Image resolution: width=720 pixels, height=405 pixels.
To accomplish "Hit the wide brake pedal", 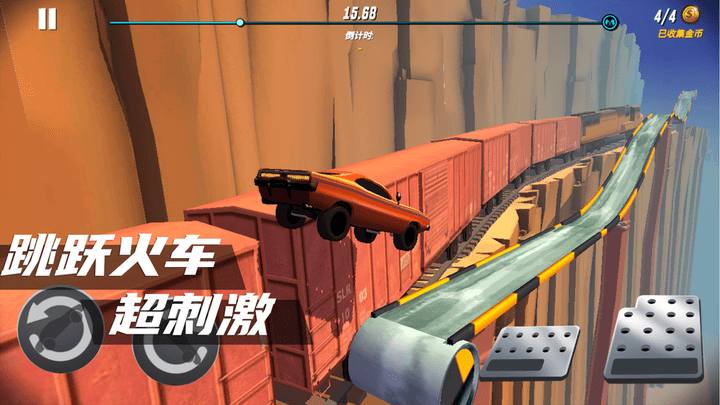I will [530, 354].
